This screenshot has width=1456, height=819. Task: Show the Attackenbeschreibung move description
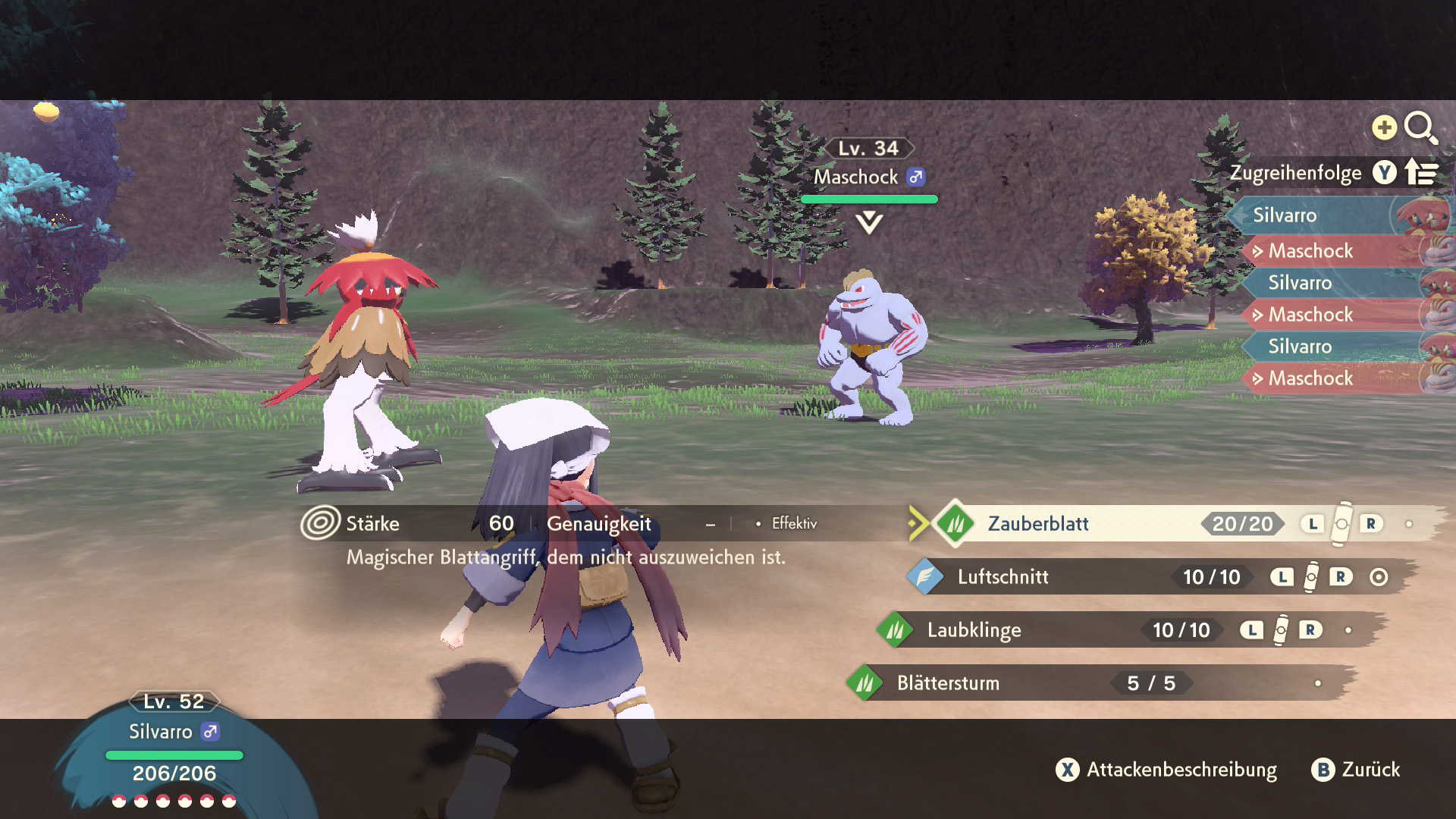1167,770
